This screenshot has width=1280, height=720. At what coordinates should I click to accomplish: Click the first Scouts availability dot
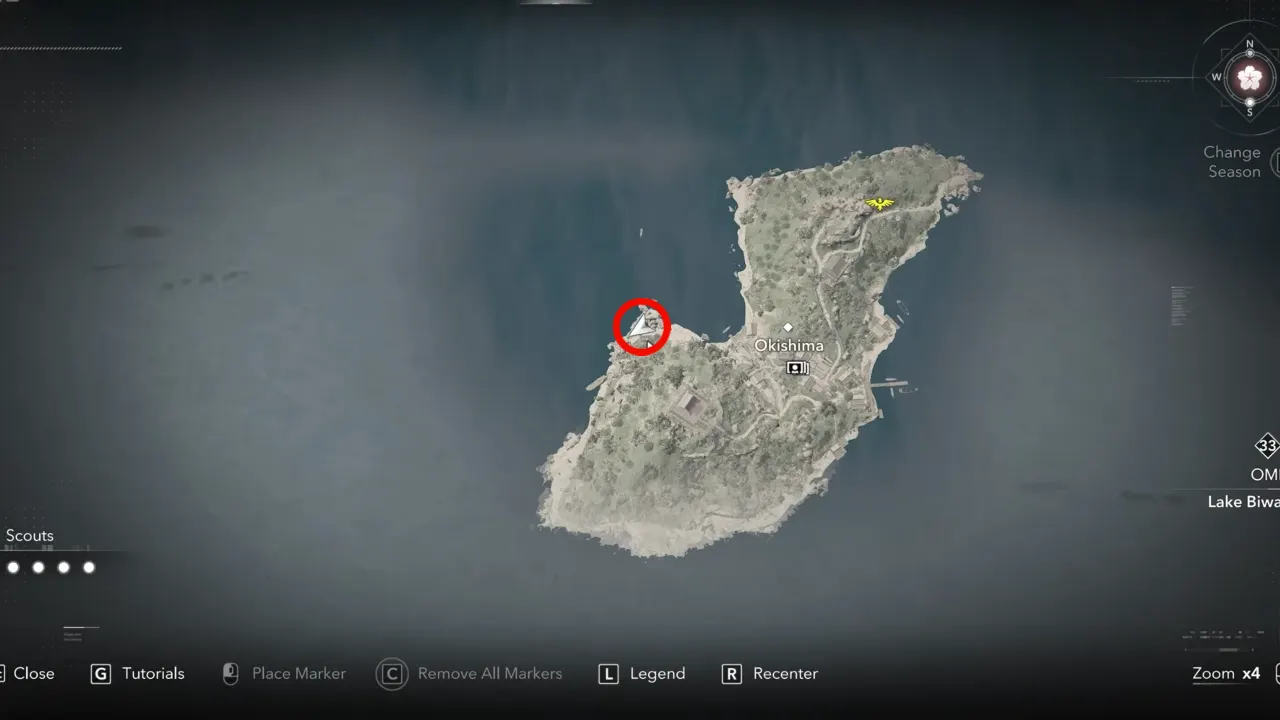pos(12,567)
